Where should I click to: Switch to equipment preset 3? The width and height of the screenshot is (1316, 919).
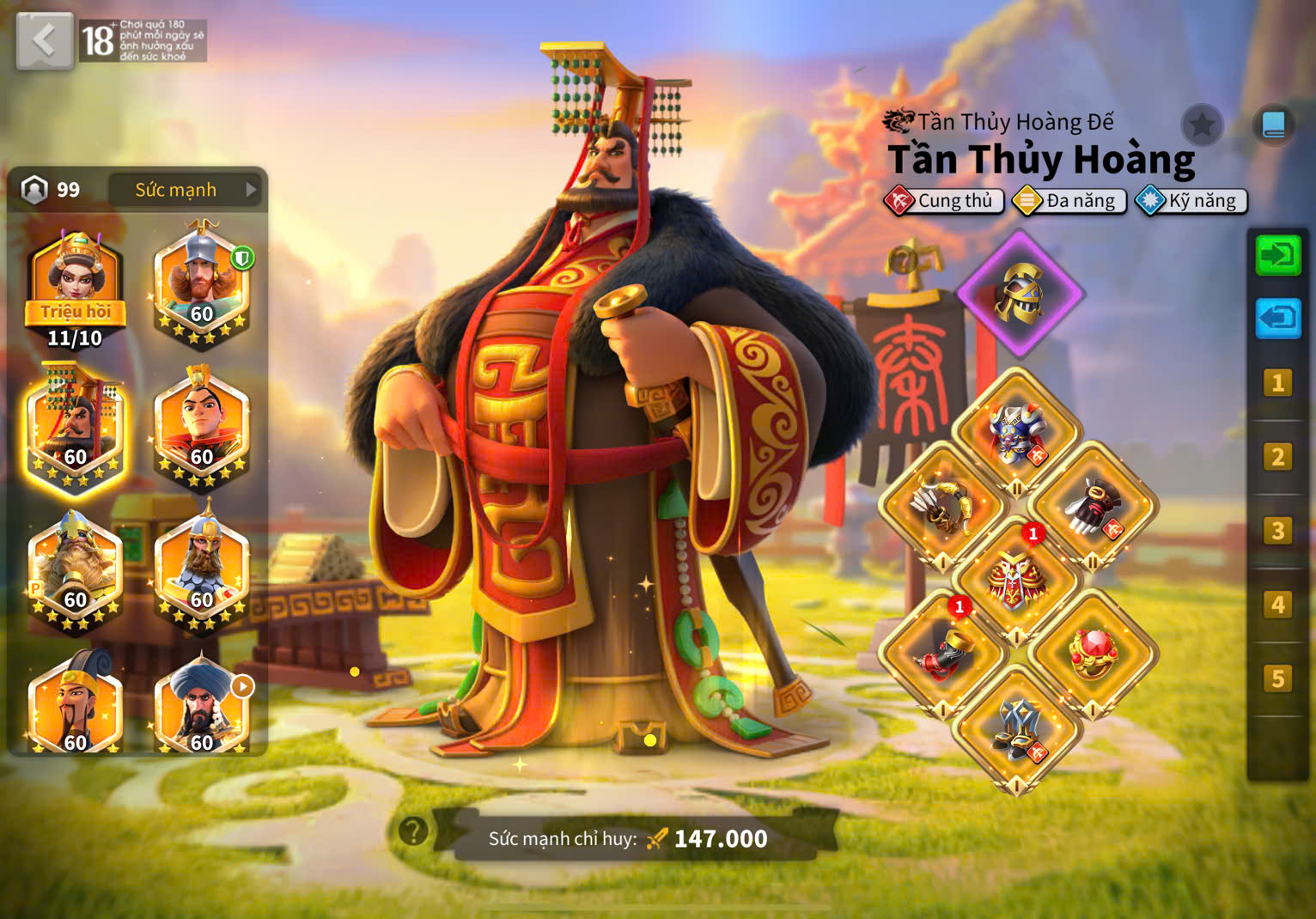click(1277, 531)
